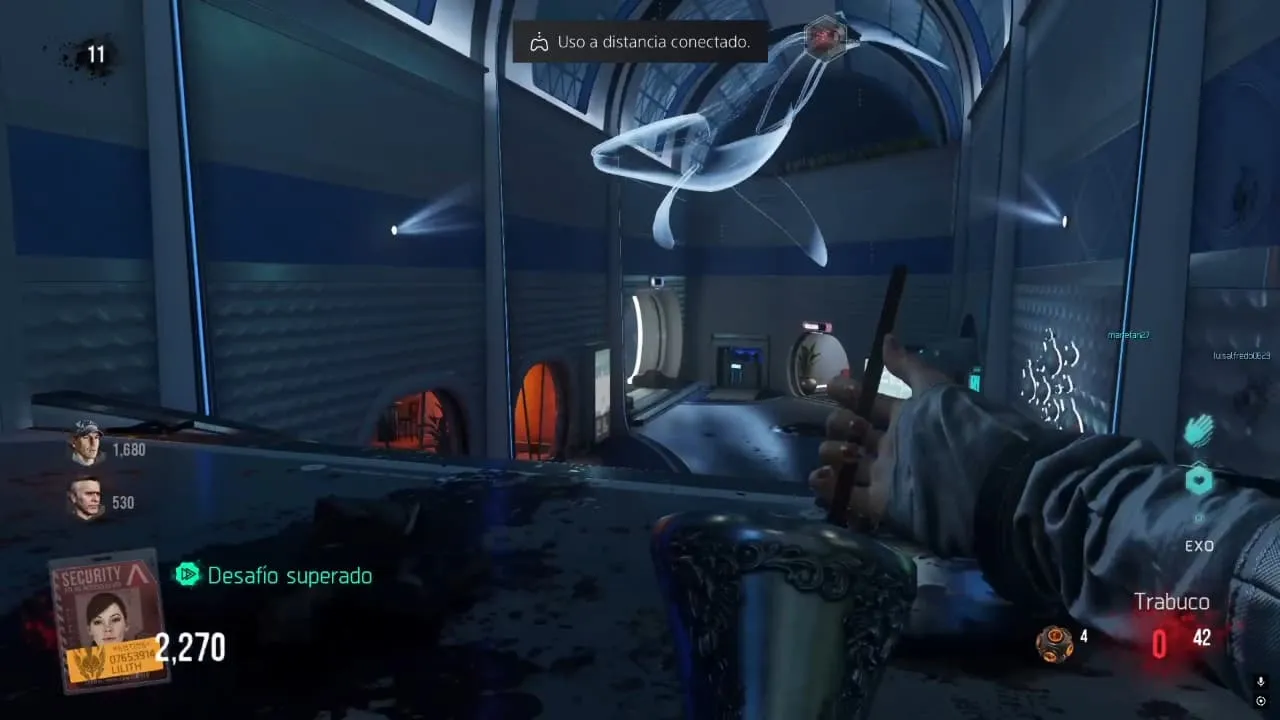Open the Uso a distancia conectado notification
Viewport: 1280px width, 720px height.
(x=640, y=42)
